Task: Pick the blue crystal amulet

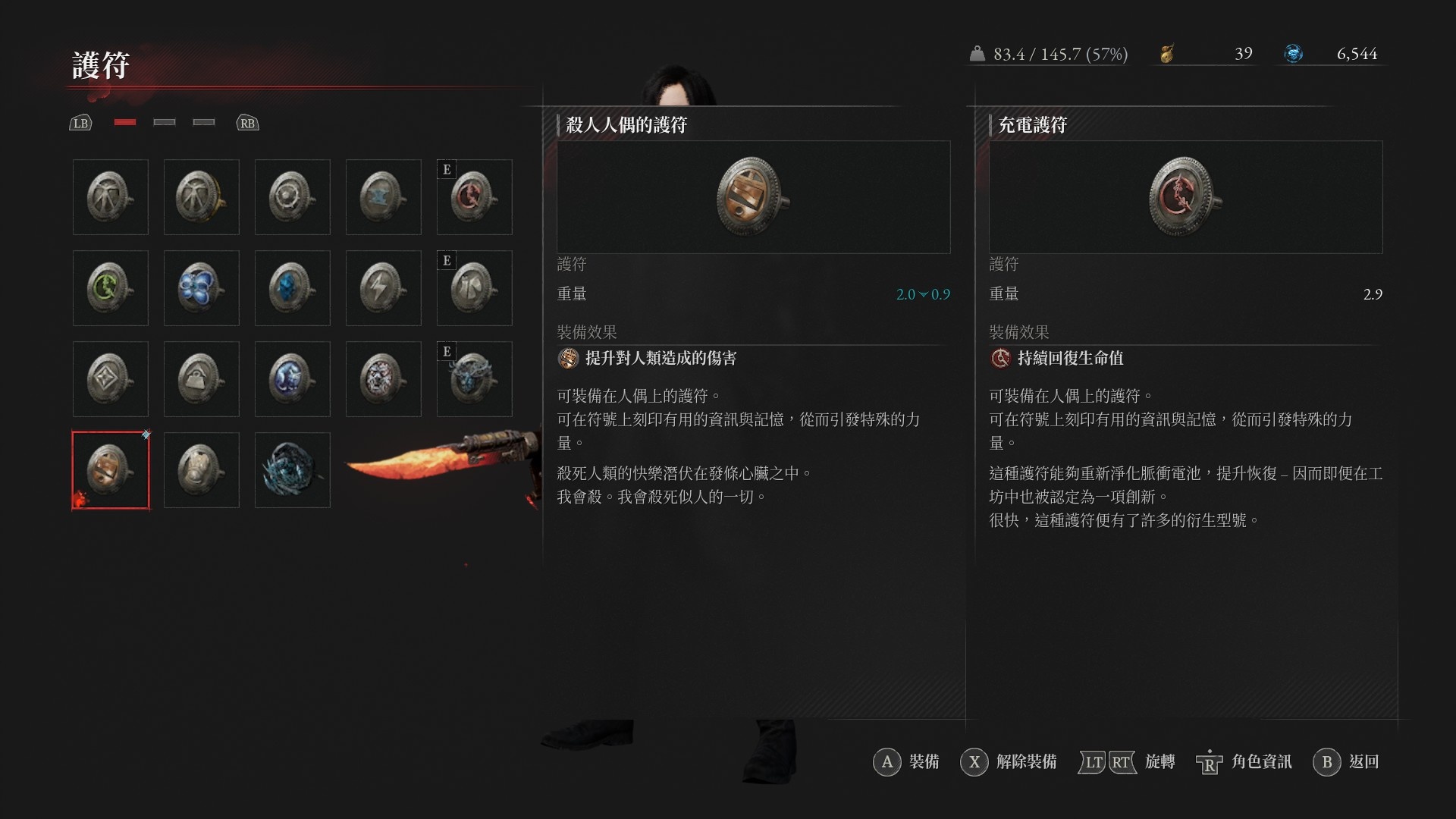Action: [x=292, y=288]
